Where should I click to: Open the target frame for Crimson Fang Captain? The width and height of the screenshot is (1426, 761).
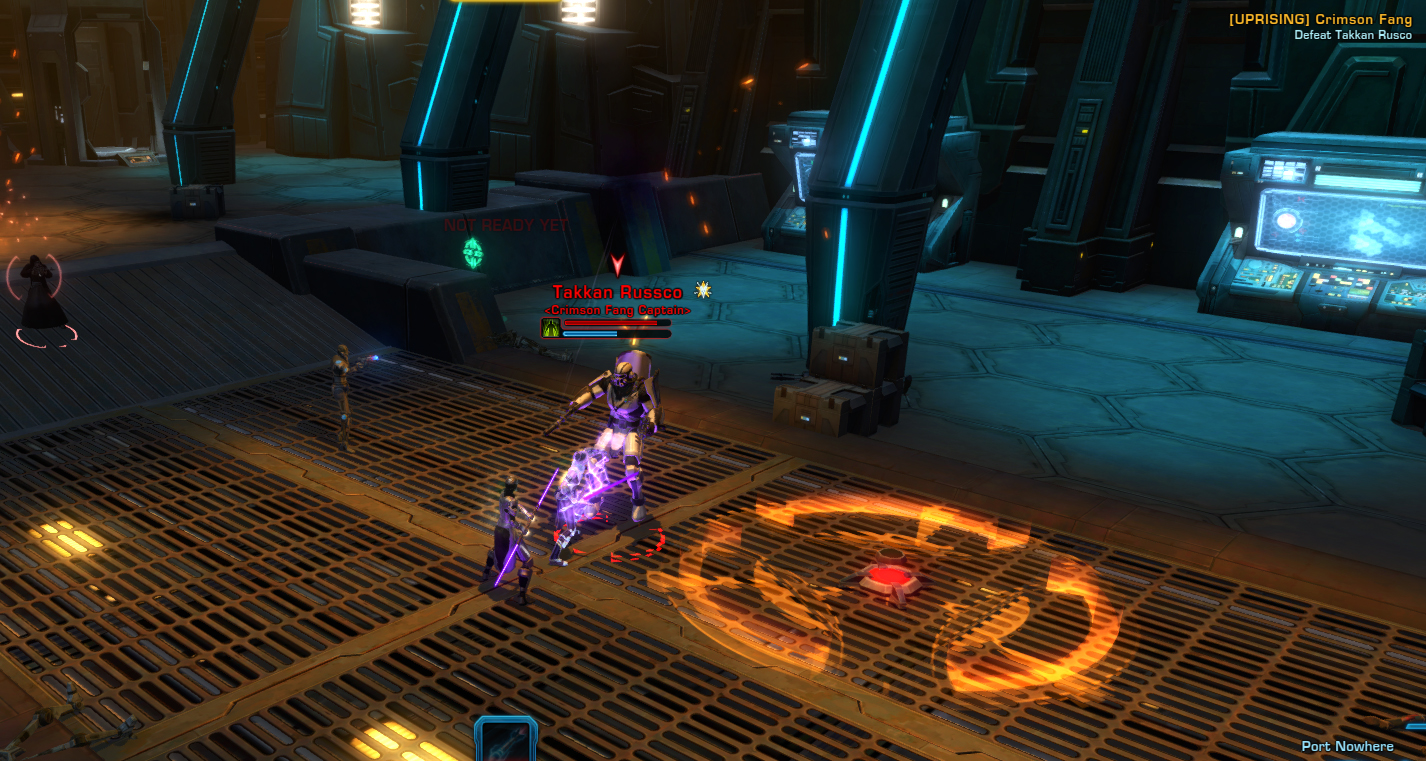click(x=618, y=310)
